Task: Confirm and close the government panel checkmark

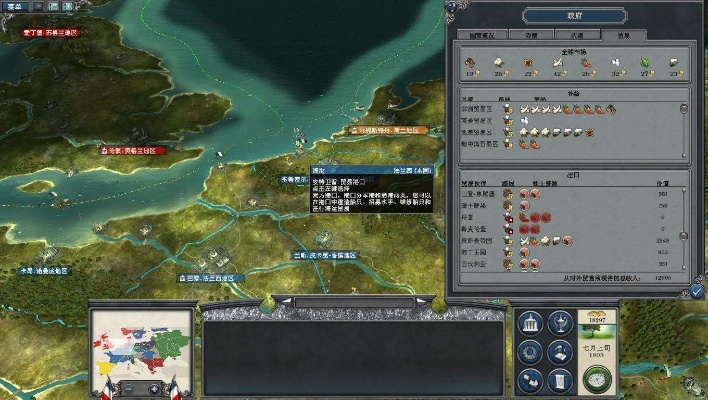Action: click(x=697, y=290)
